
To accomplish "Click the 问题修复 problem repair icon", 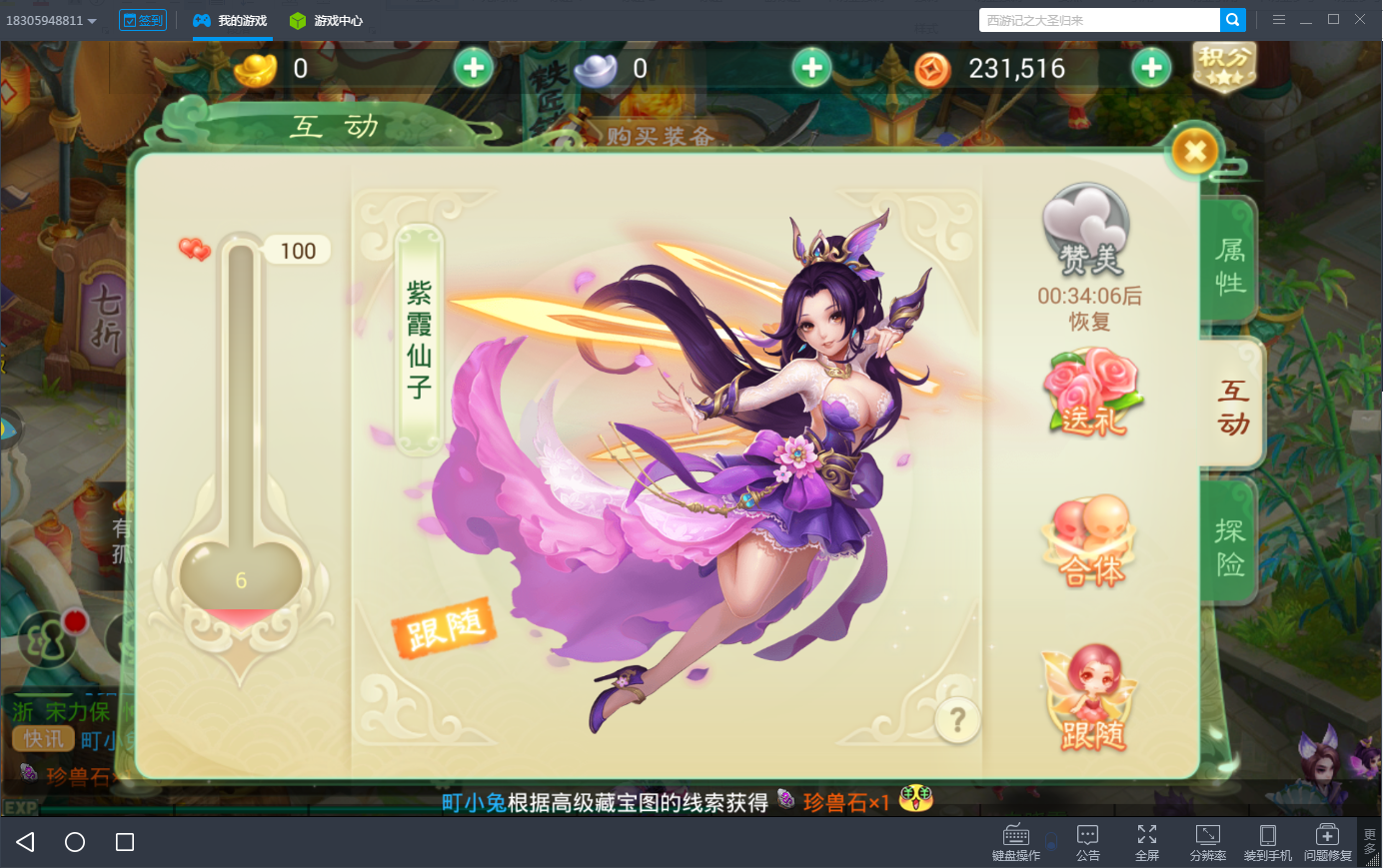I will click(1327, 839).
